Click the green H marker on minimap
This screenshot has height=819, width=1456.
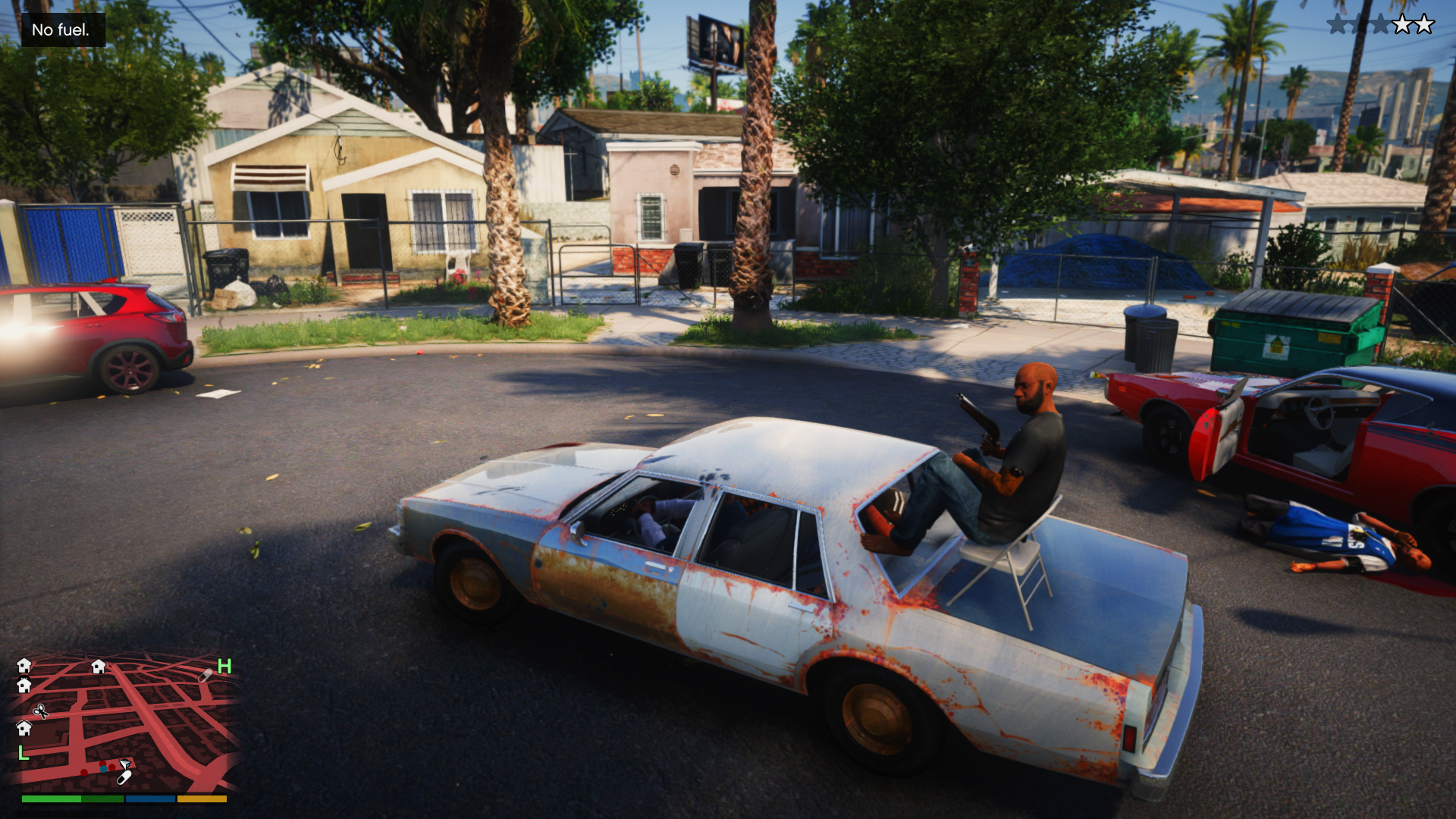click(224, 667)
